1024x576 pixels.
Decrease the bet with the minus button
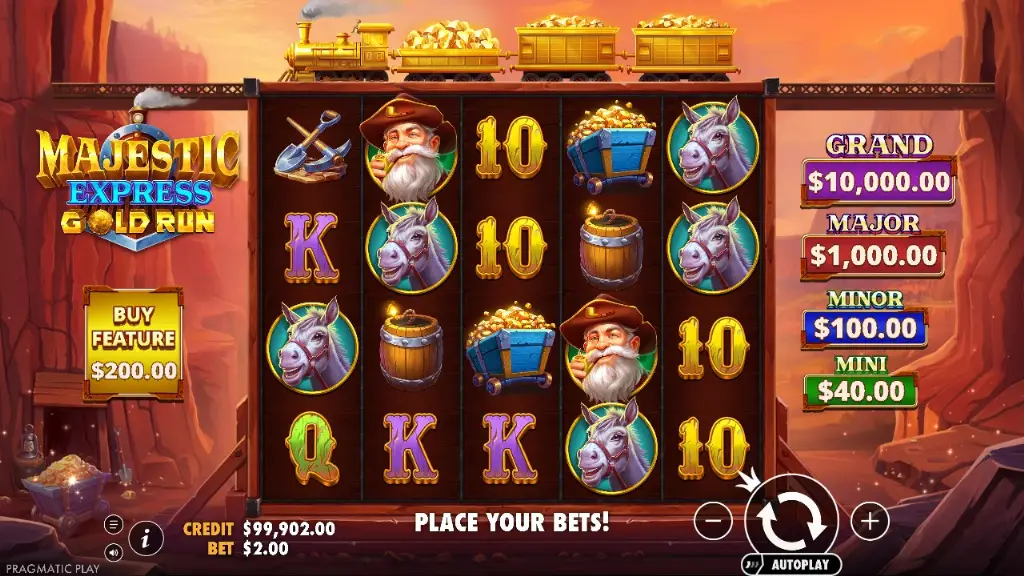(713, 521)
